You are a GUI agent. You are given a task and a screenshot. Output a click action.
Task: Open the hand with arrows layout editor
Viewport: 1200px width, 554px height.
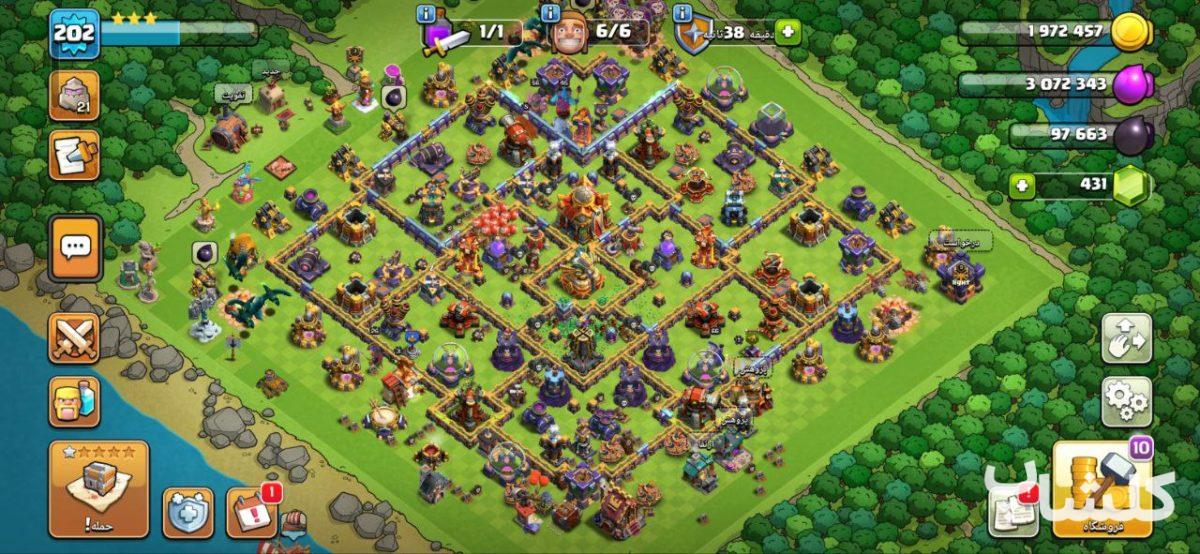[1127, 340]
